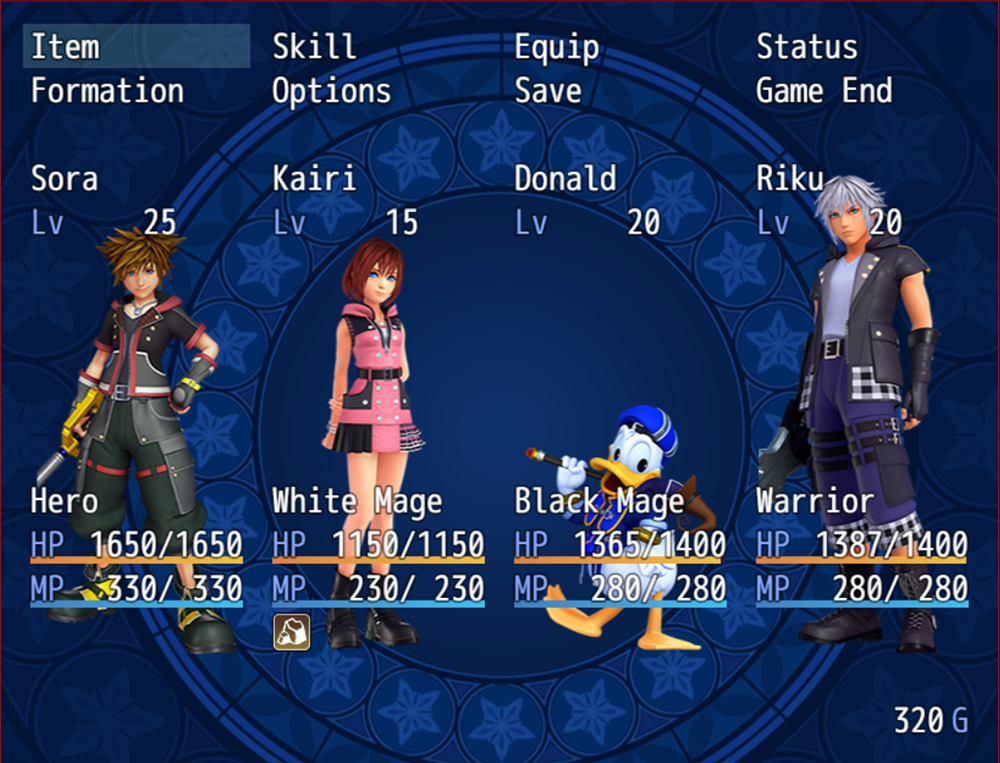Click Kairi's status effect icon
This screenshot has height=763, width=1000.
tap(291, 632)
